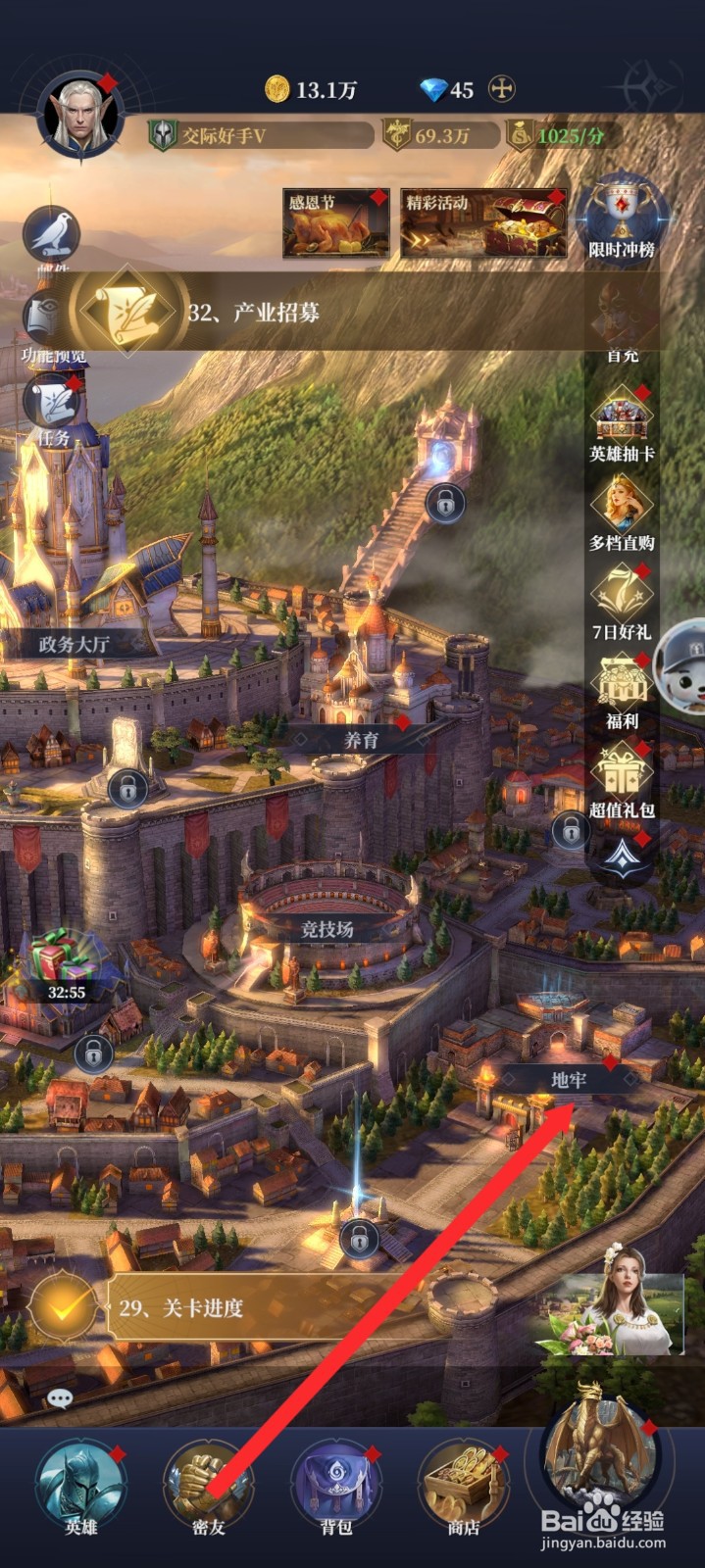Viewport: 705px width, 1568px height.
Task: Open the 英雄抽卡 hero draw icon
Action: pyautogui.click(x=622, y=423)
